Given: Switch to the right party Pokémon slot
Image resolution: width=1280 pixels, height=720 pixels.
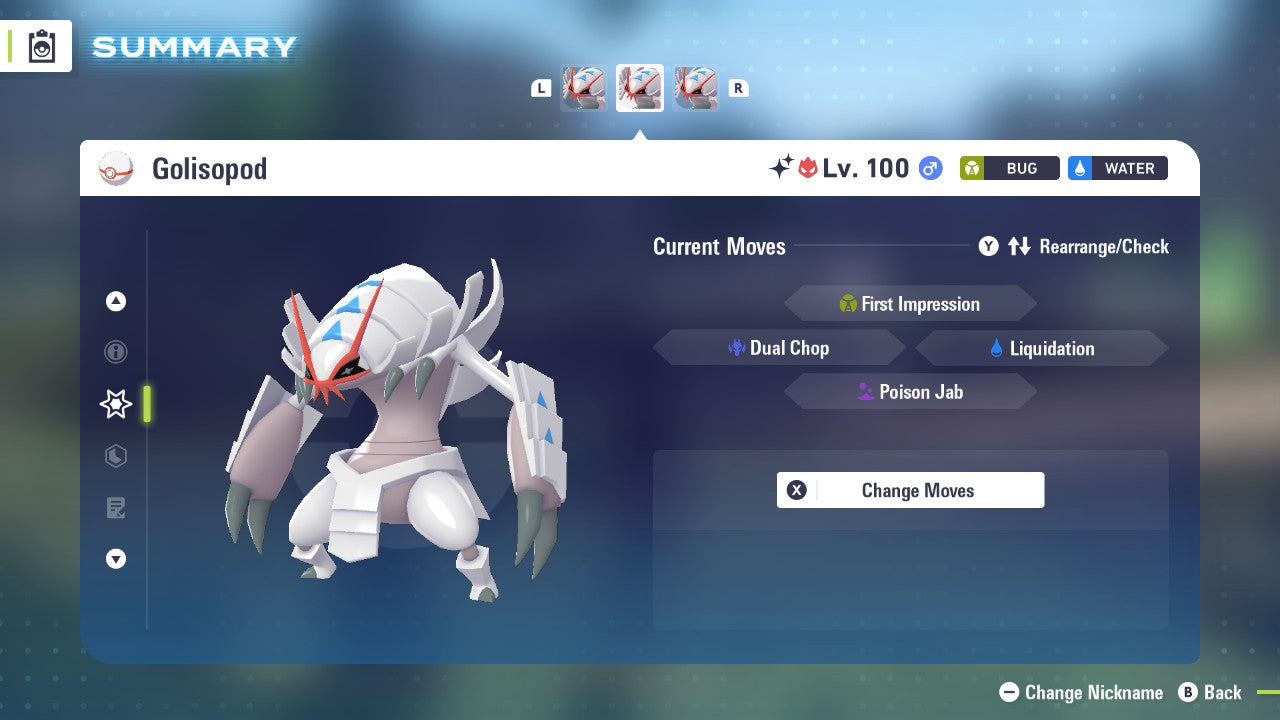Looking at the screenshot, I should (696, 88).
